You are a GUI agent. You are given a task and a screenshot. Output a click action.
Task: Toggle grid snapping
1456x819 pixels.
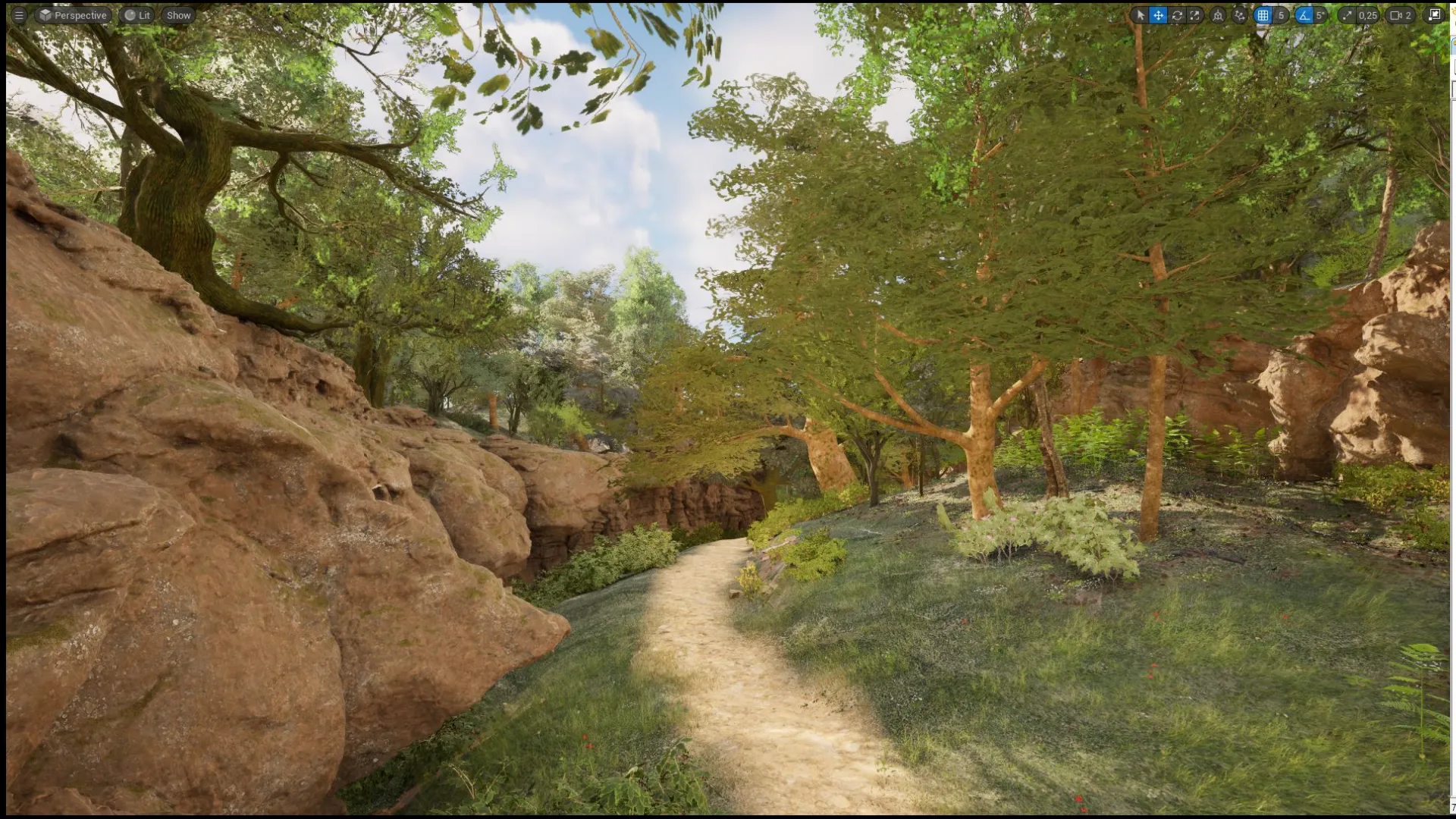pos(1263,15)
